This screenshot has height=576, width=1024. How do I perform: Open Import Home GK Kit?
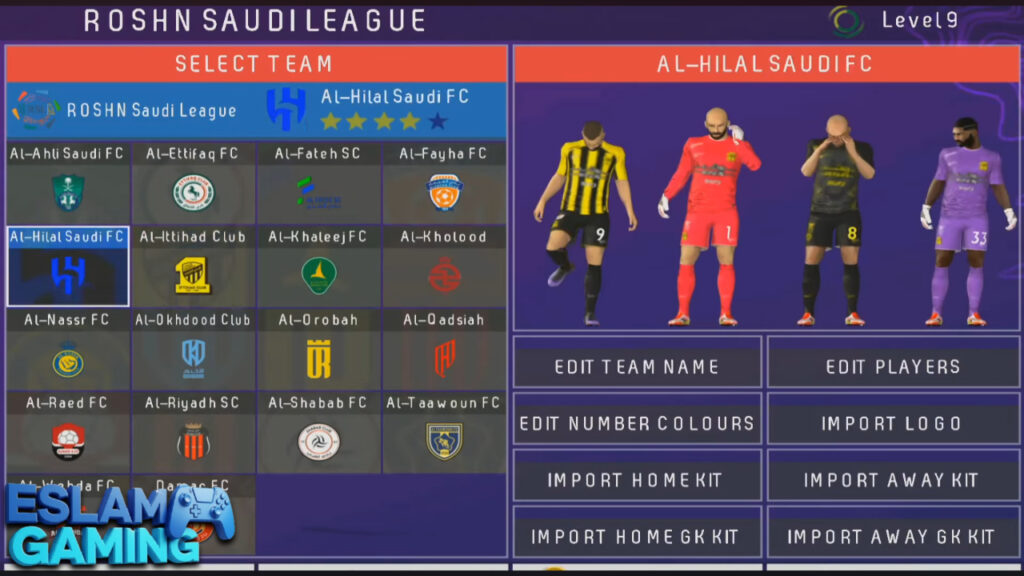click(x=637, y=536)
